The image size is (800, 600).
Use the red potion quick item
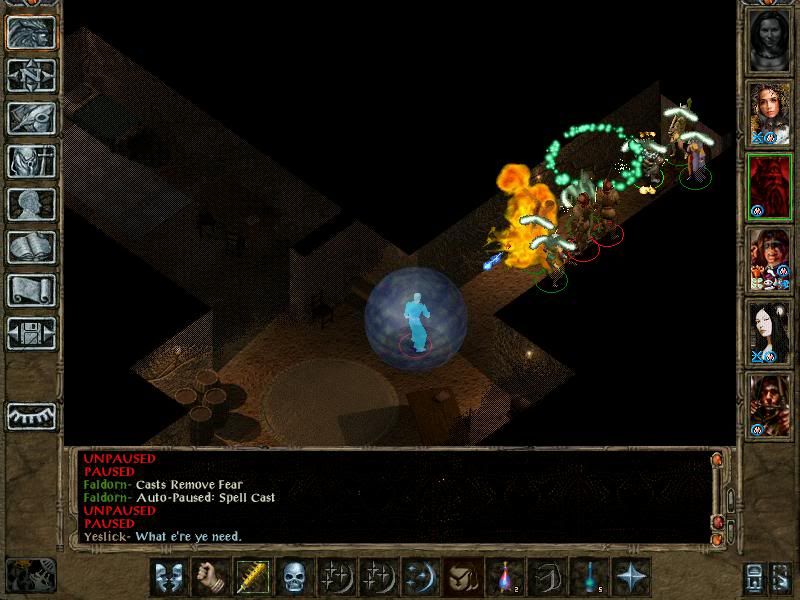coord(505,577)
